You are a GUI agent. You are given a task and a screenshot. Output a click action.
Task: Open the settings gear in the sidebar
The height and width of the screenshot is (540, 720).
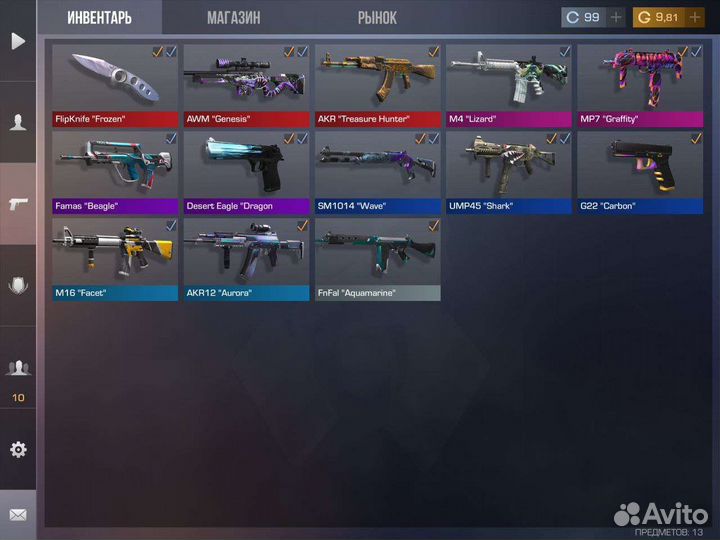[18, 449]
